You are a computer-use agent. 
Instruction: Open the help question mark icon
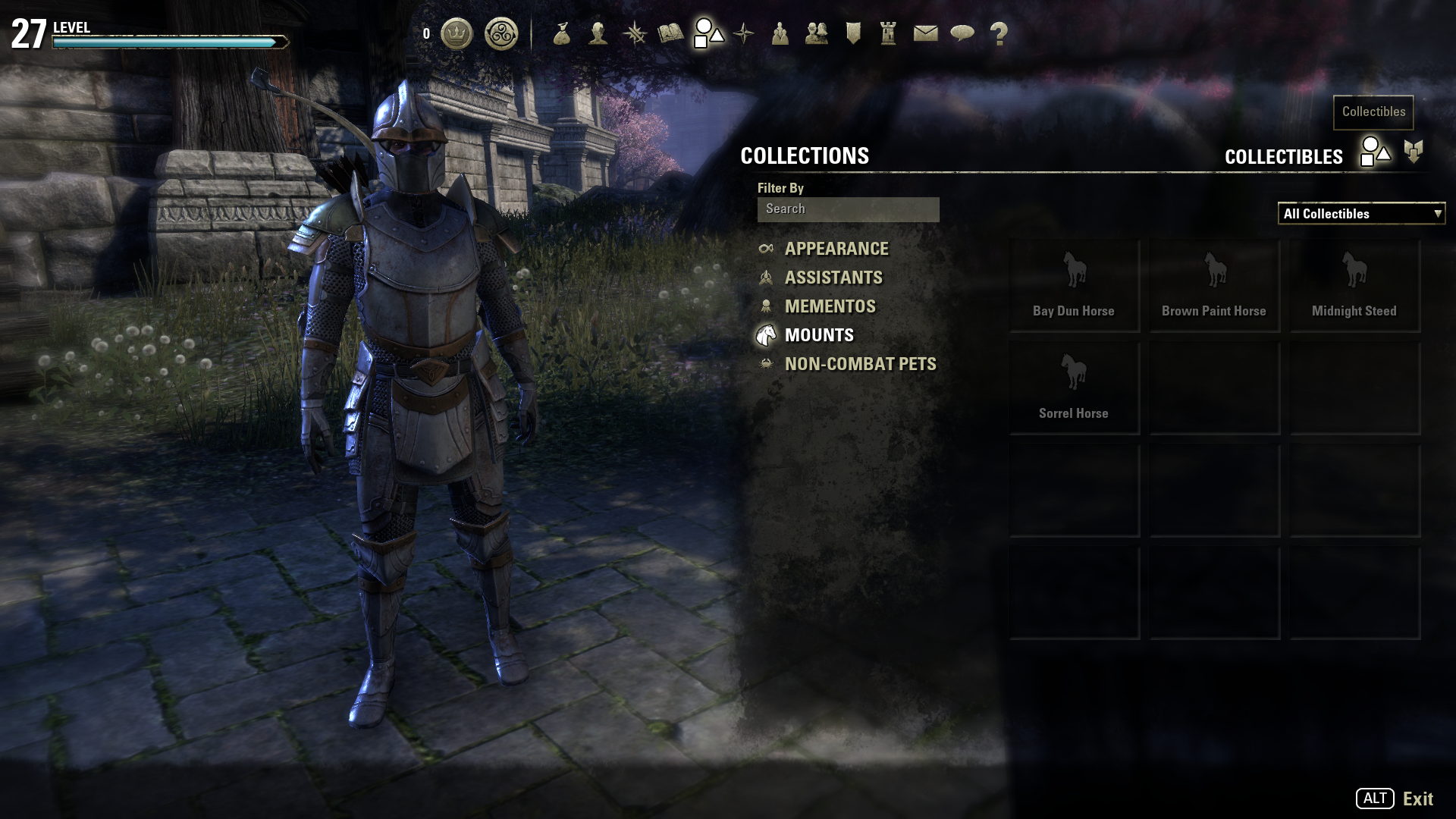point(999,34)
